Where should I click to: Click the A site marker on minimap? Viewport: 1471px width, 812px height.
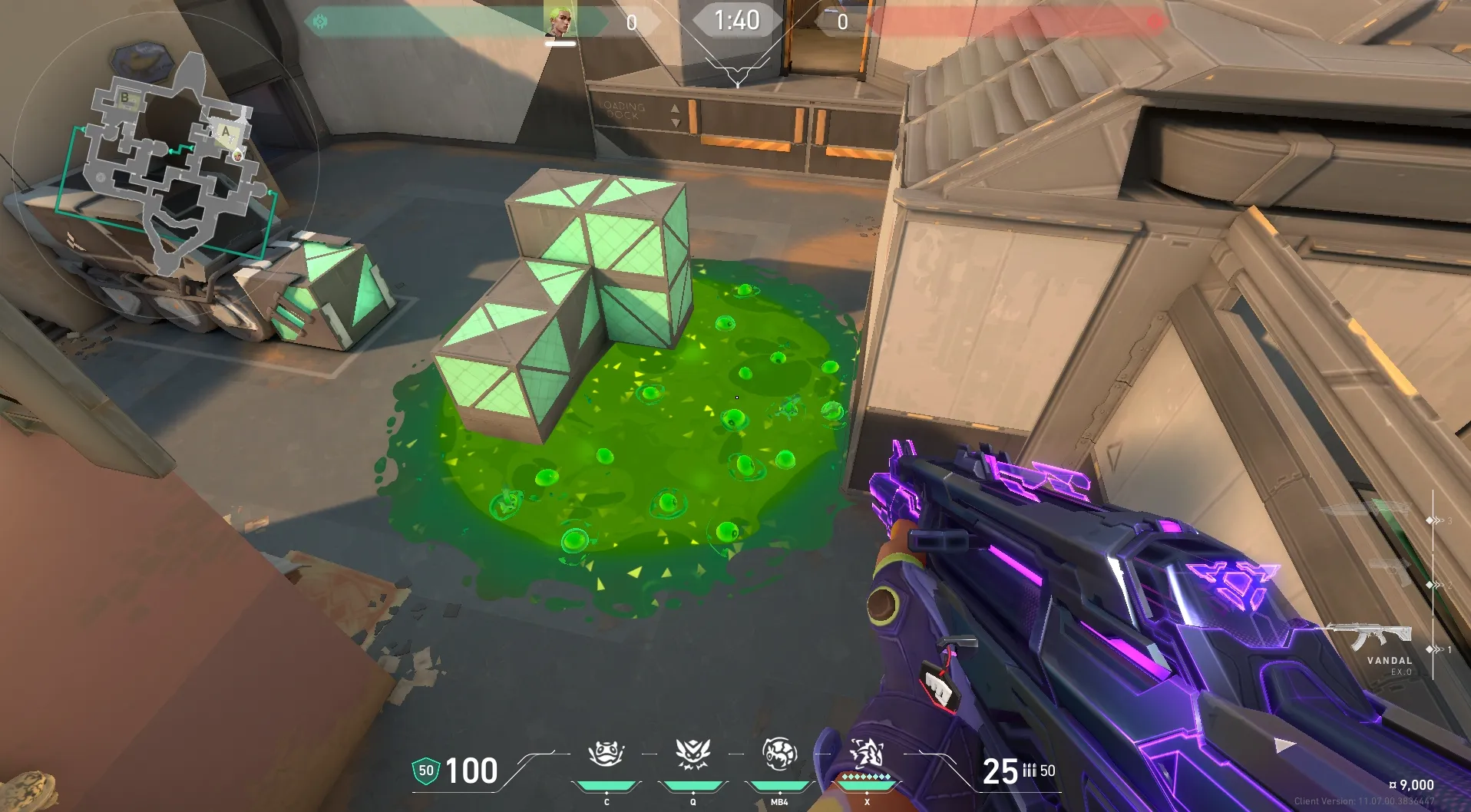[226, 131]
